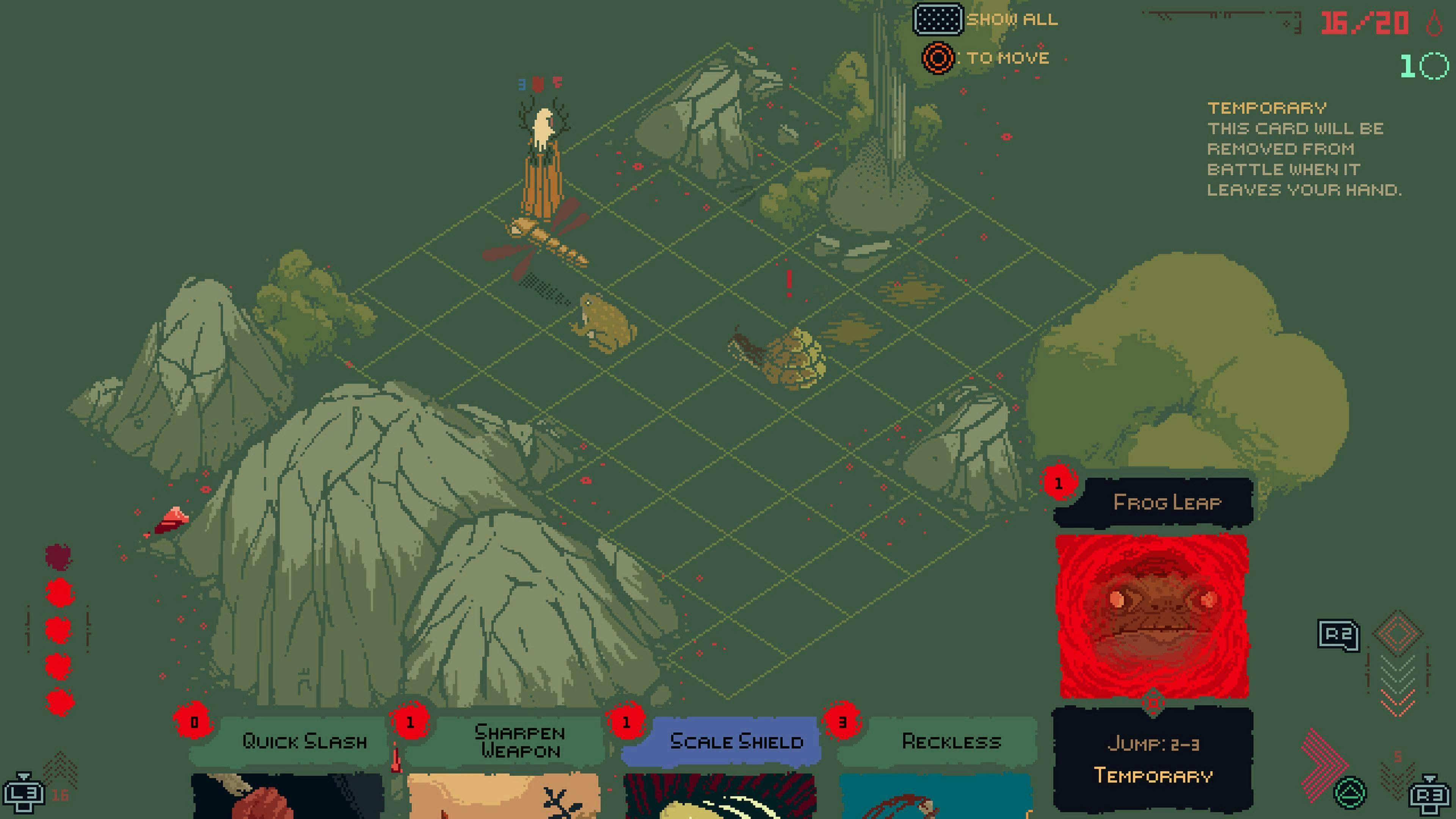Choose the Sharpen Weapon card
The height and width of the screenshot is (819, 1456).
tap(519, 741)
